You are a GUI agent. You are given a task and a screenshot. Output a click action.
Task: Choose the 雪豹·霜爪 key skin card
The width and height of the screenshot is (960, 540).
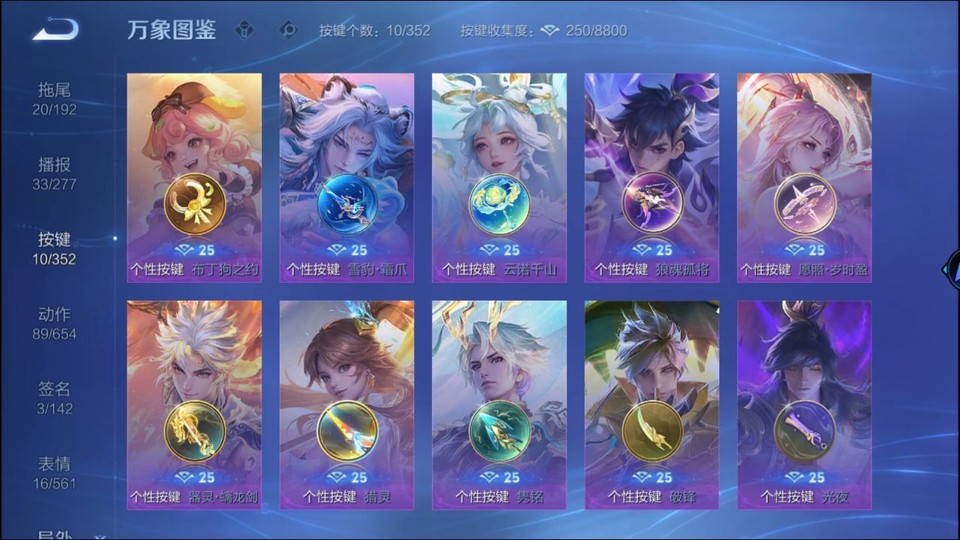tap(347, 177)
